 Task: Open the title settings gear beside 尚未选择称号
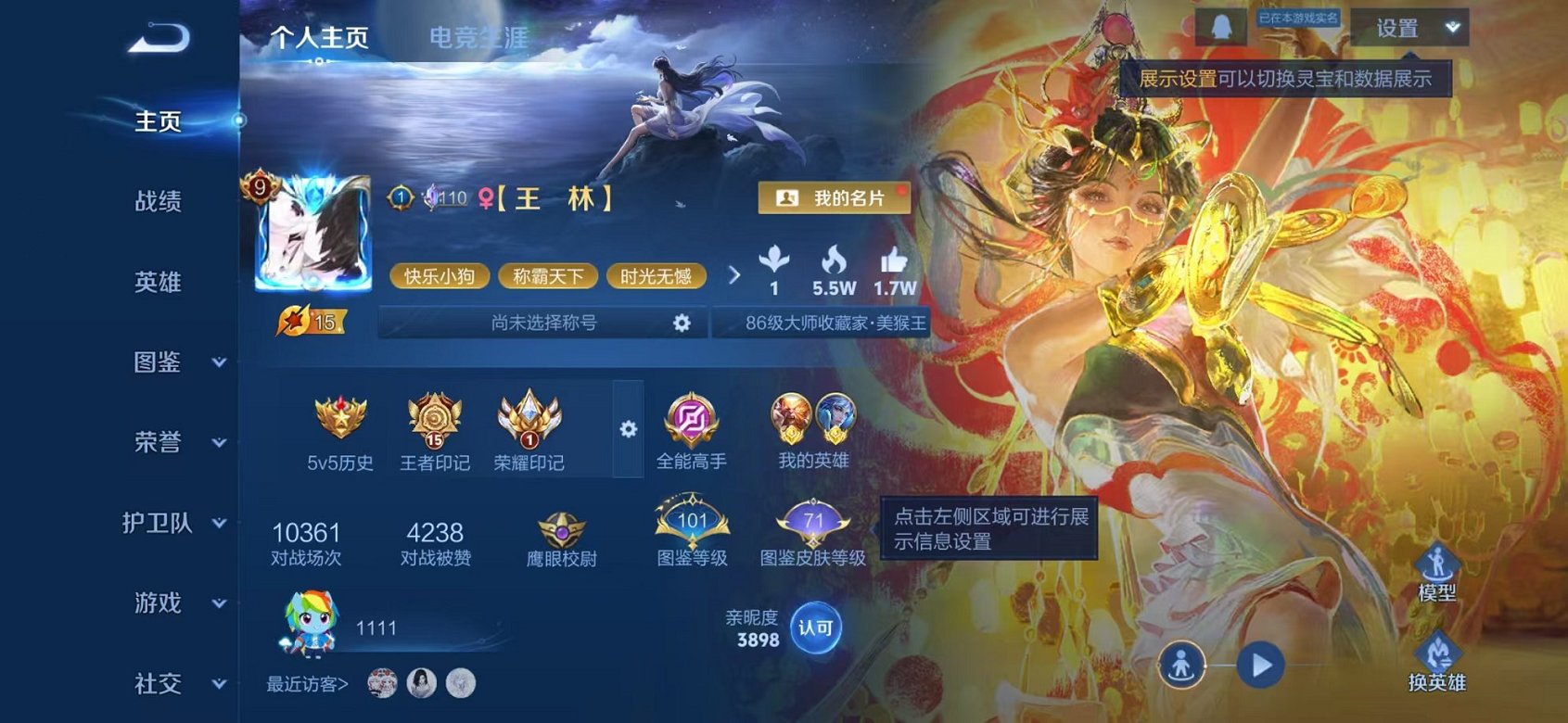click(x=682, y=322)
